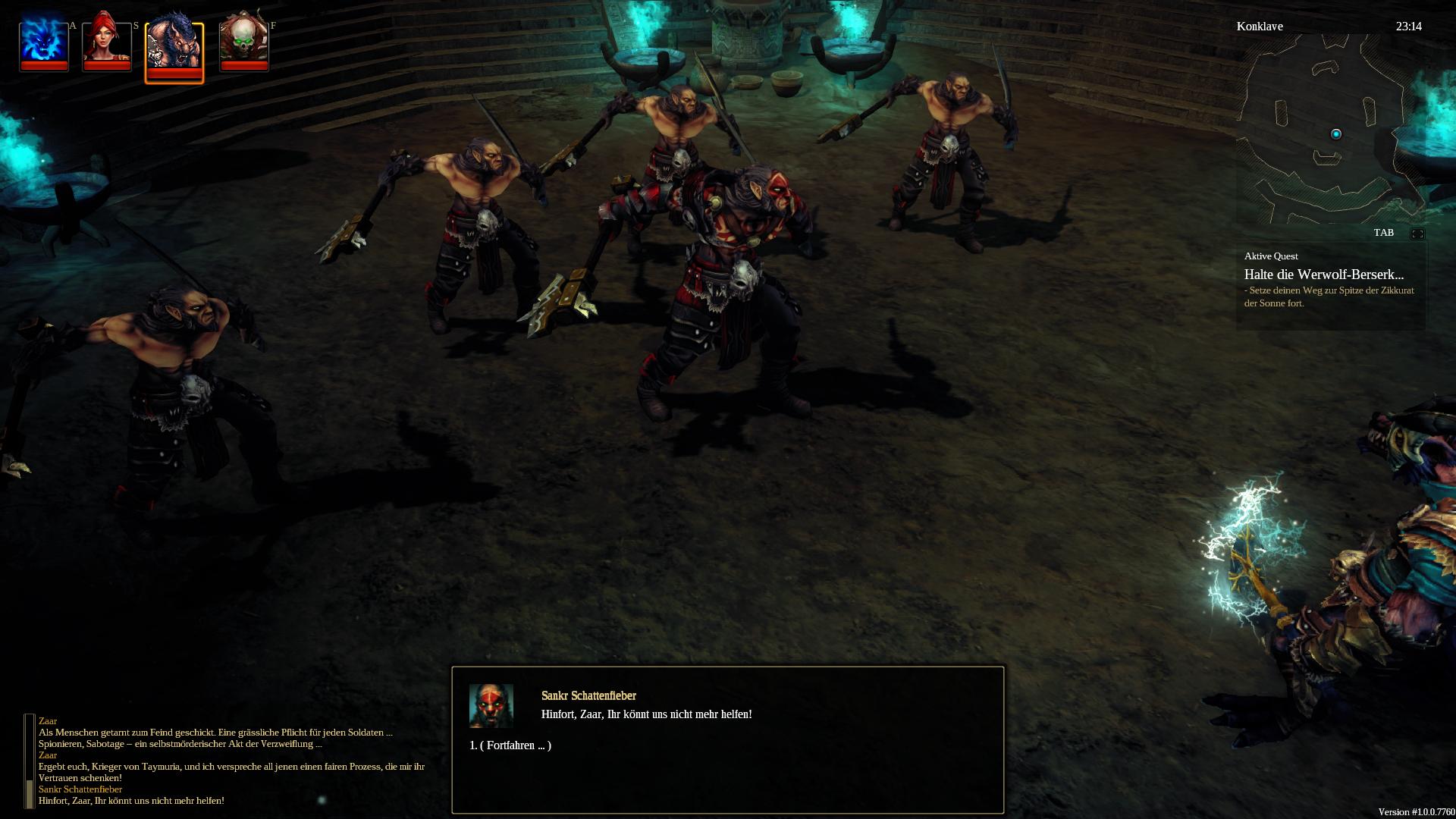Viewport: 1456px width, 819px height.
Task: Expand the minimap with fullscreen icon
Action: [1417, 234]
